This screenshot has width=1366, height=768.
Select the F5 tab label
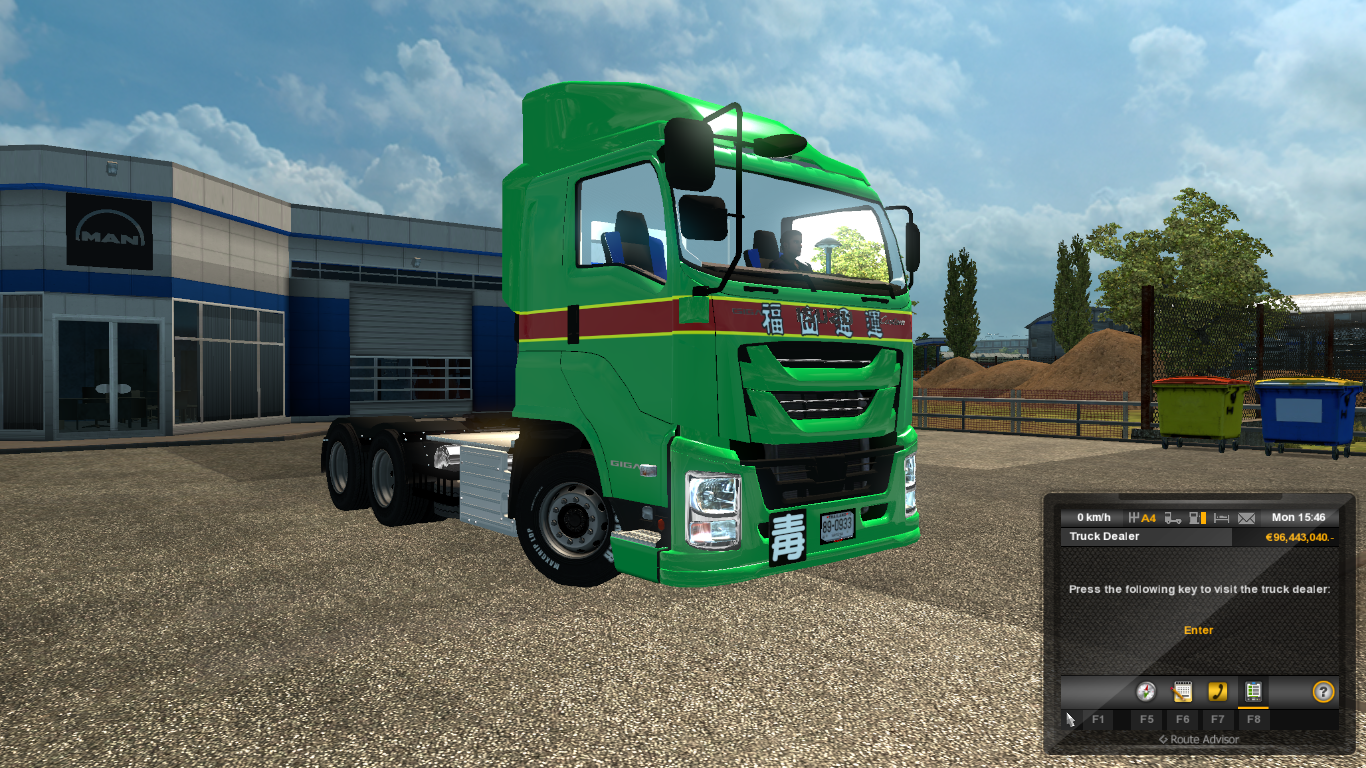[x=1147, y=719]
